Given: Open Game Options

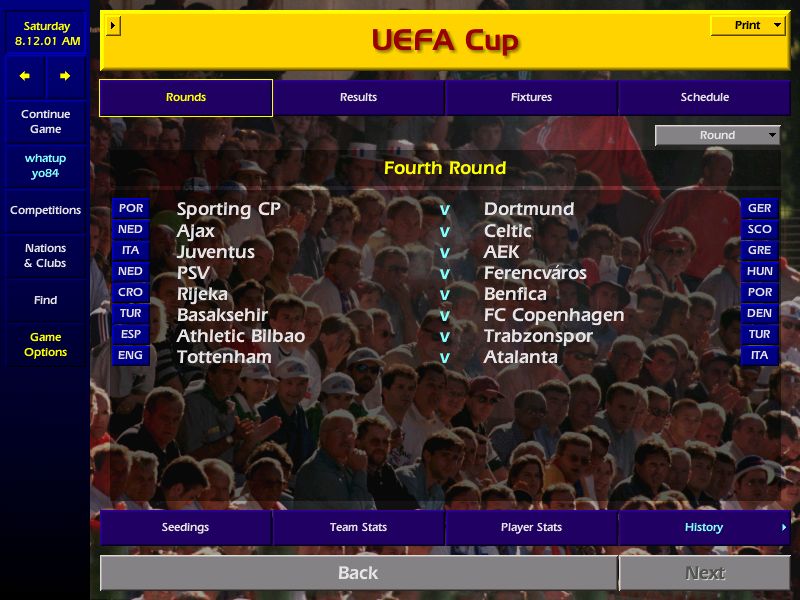Looking at the screenshot, I should tap(45, 344).
